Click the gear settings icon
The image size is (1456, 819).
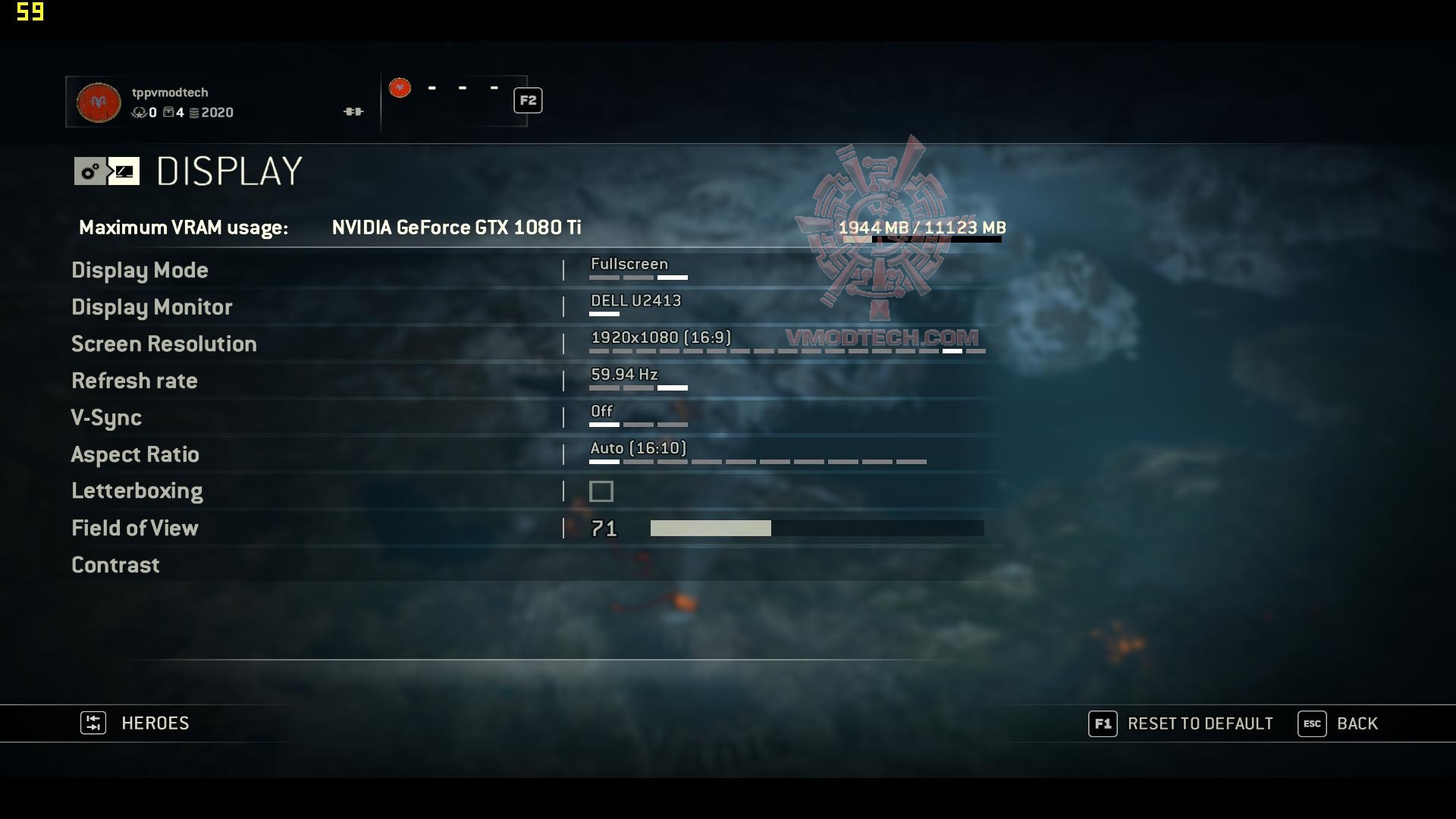click(x=90, y=171)
